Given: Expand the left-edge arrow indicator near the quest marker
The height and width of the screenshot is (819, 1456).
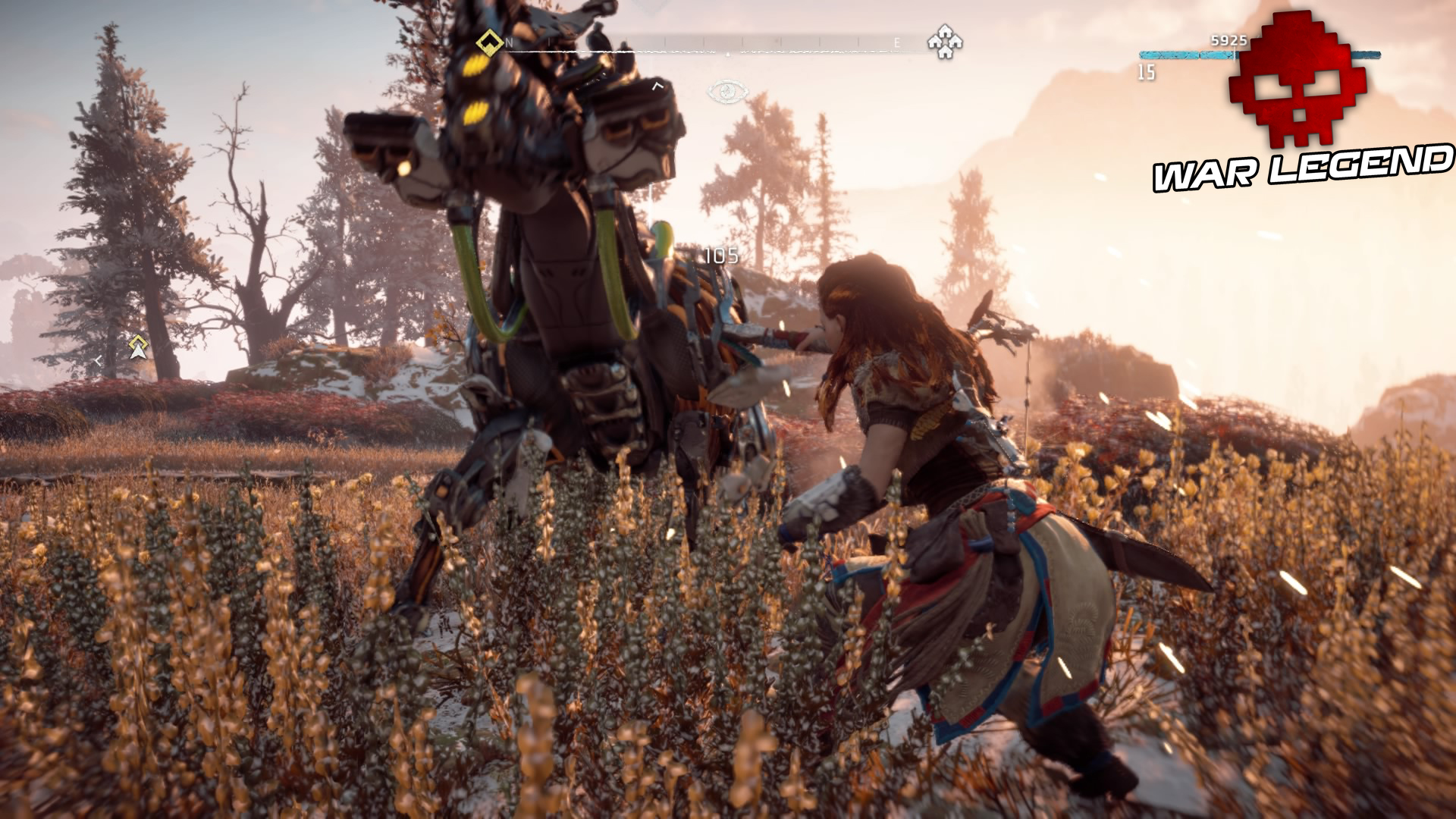Looking at the screenshot, I should (99, 362).
